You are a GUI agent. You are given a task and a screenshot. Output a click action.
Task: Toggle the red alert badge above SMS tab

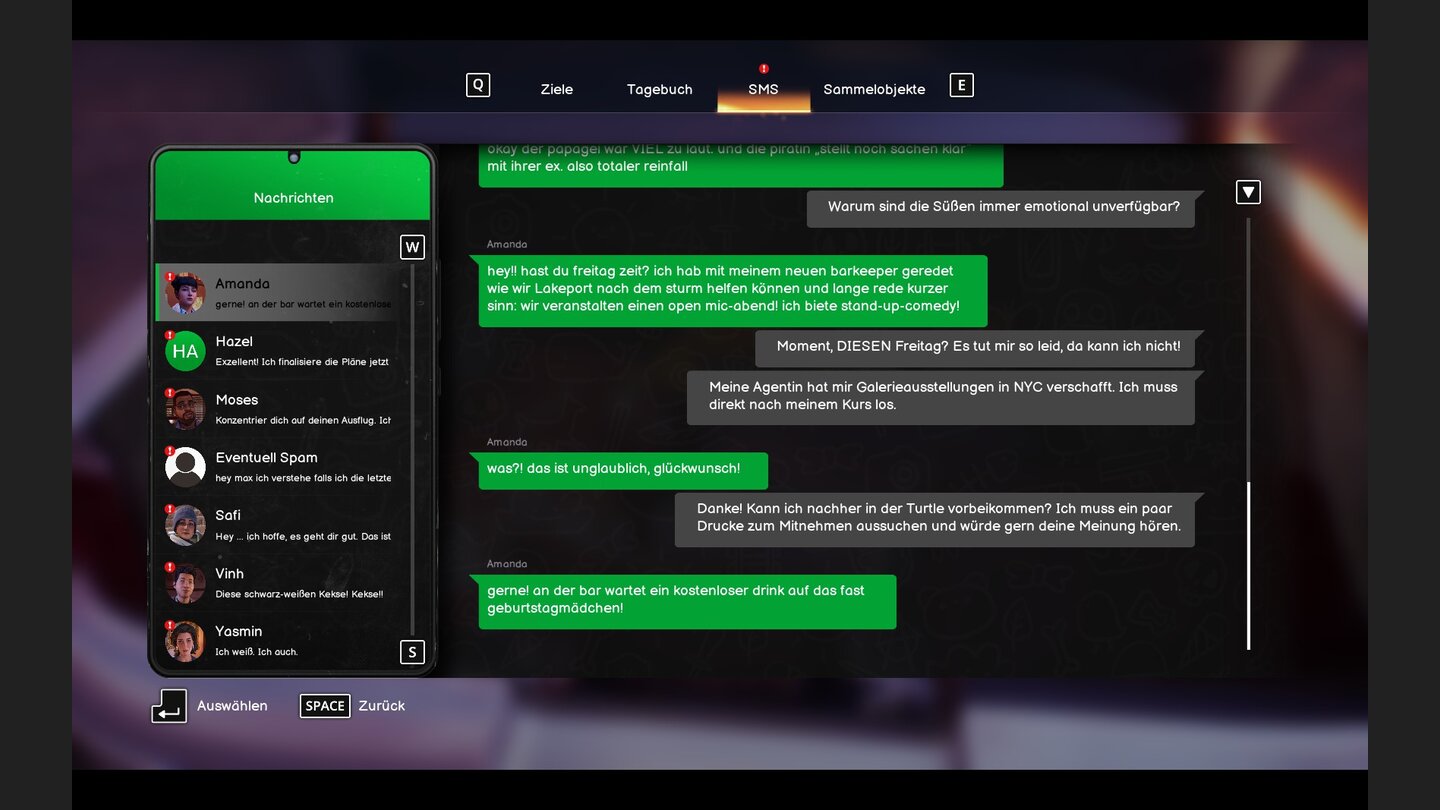click(763, 69)
